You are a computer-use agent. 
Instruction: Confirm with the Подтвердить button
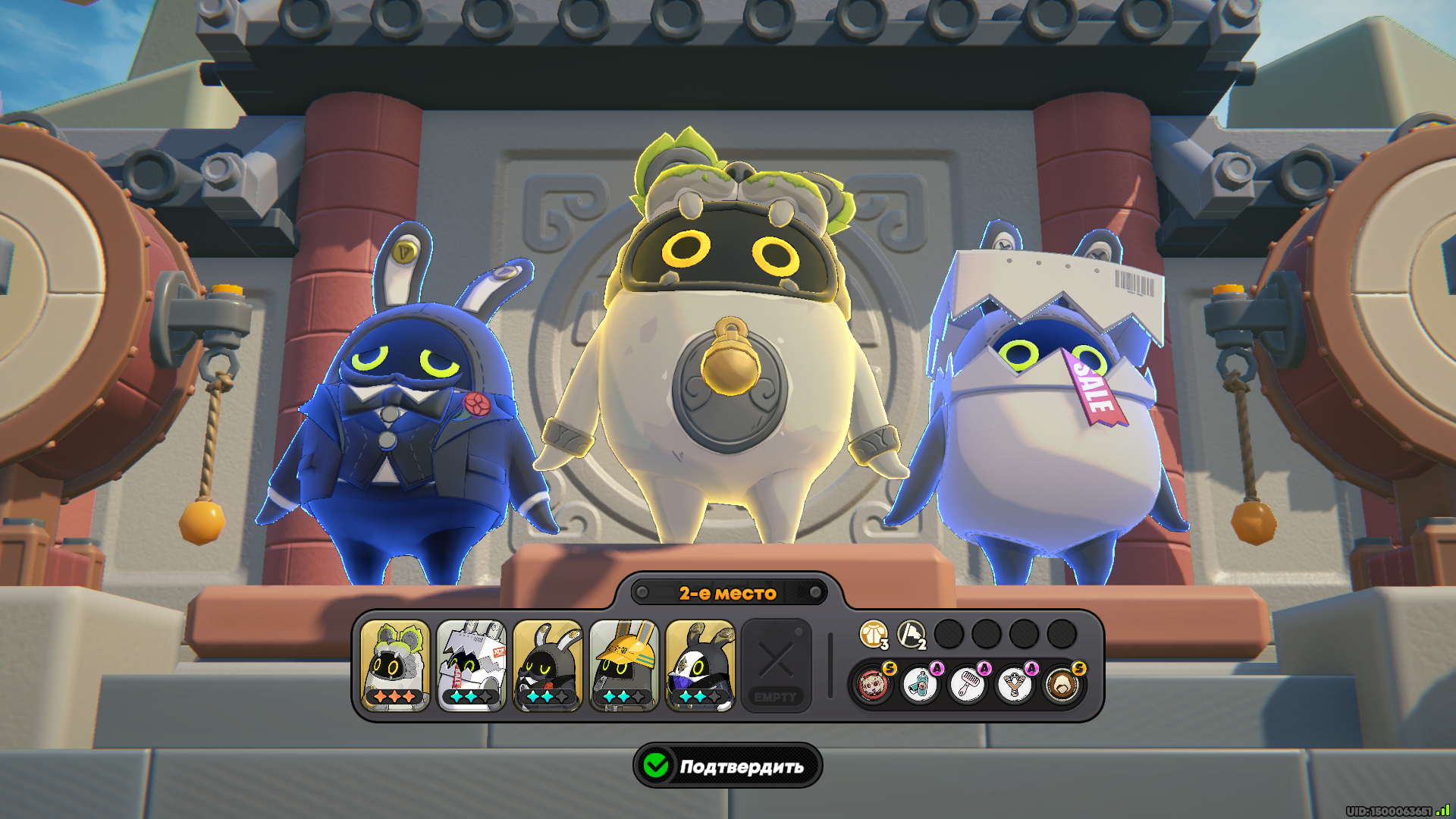728,766
